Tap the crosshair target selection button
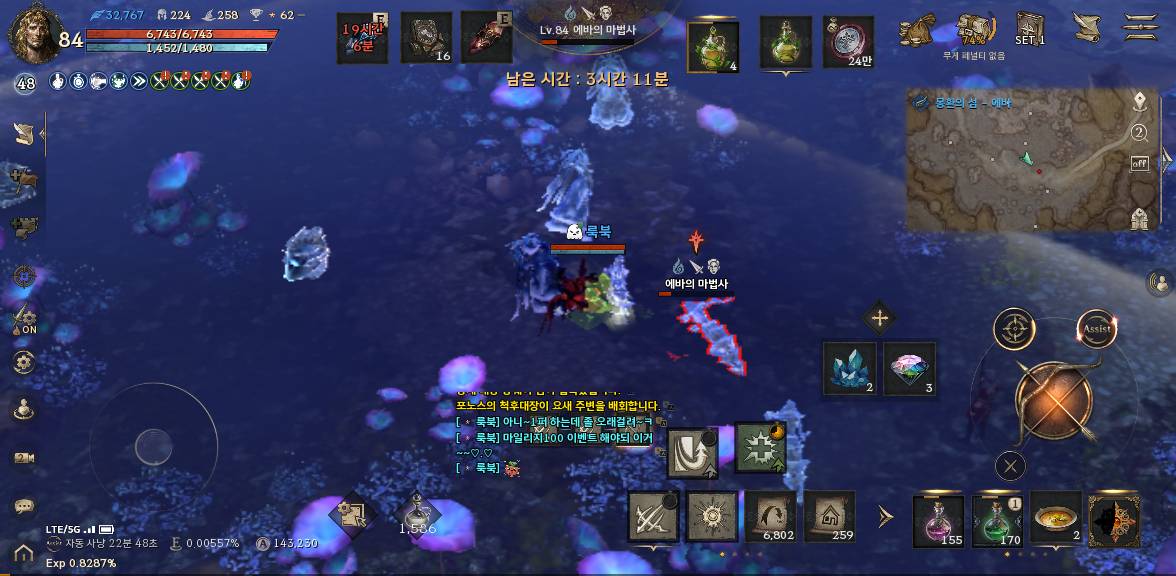The width and height of the screenshot is (1176, 576). pyautogui.click(x=1014, y=329)
